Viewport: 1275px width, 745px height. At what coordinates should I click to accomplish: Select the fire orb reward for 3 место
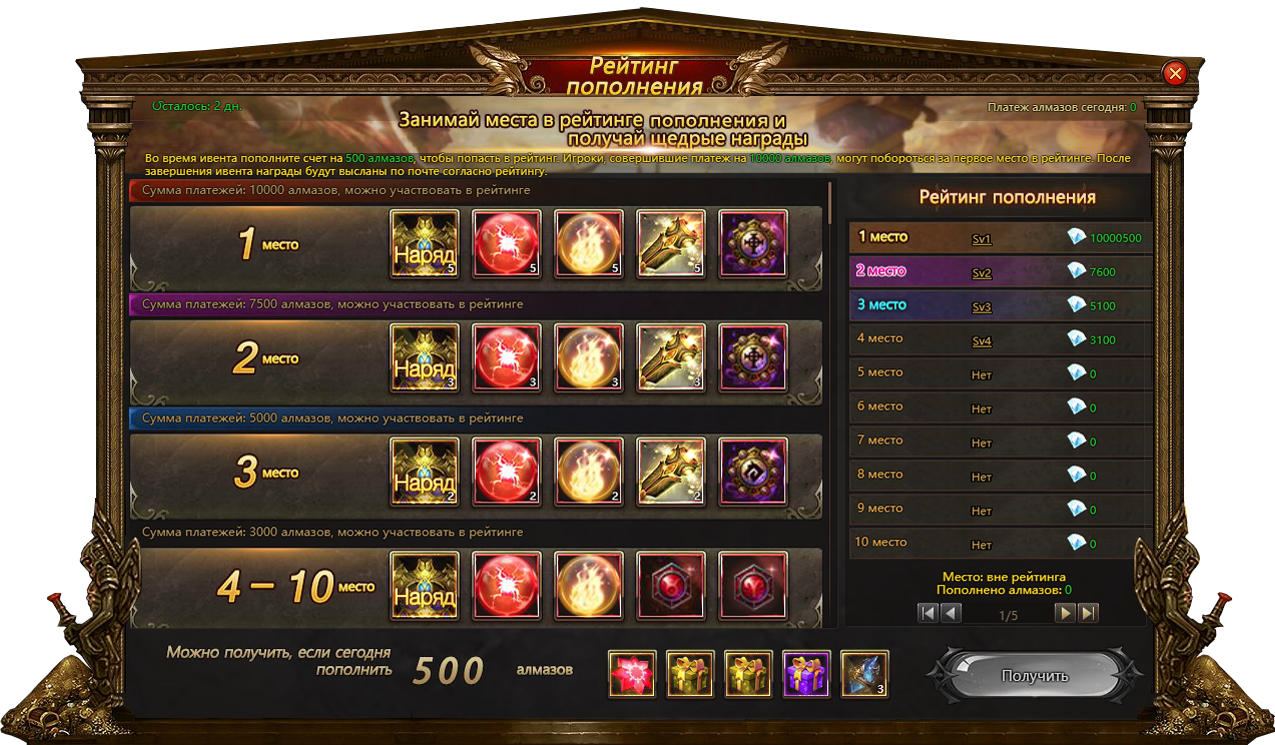point(589,472)
